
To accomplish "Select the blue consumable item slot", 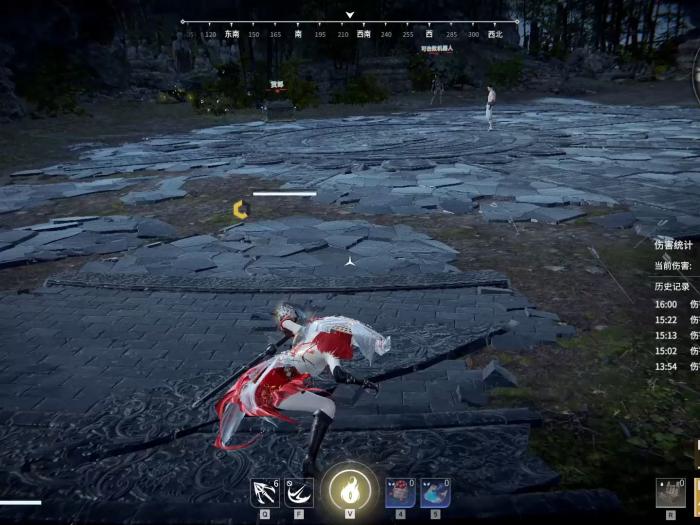I will (435, 493).
